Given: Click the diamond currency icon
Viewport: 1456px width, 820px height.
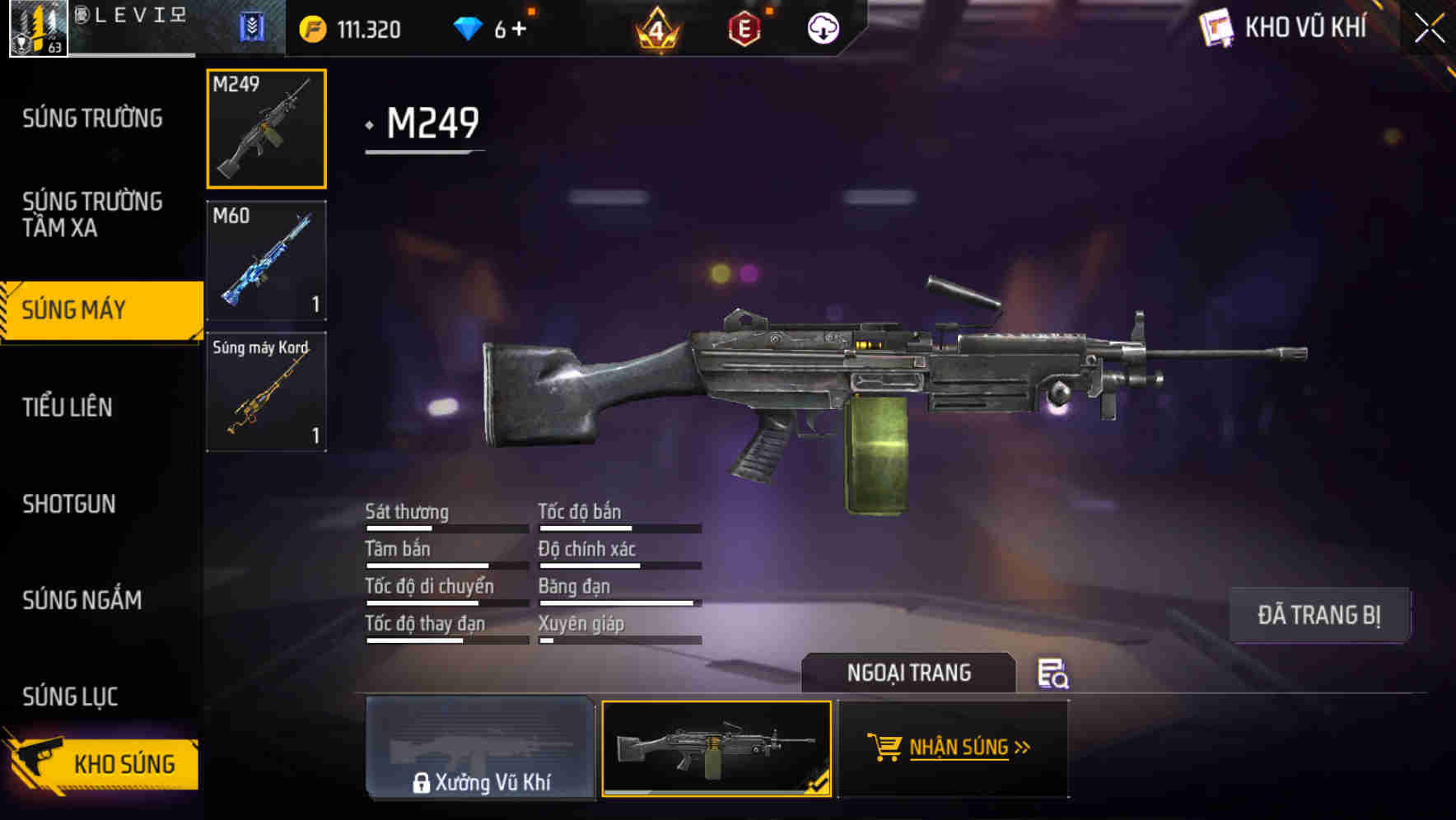Looking at the screenshot, I should point(467,27).
